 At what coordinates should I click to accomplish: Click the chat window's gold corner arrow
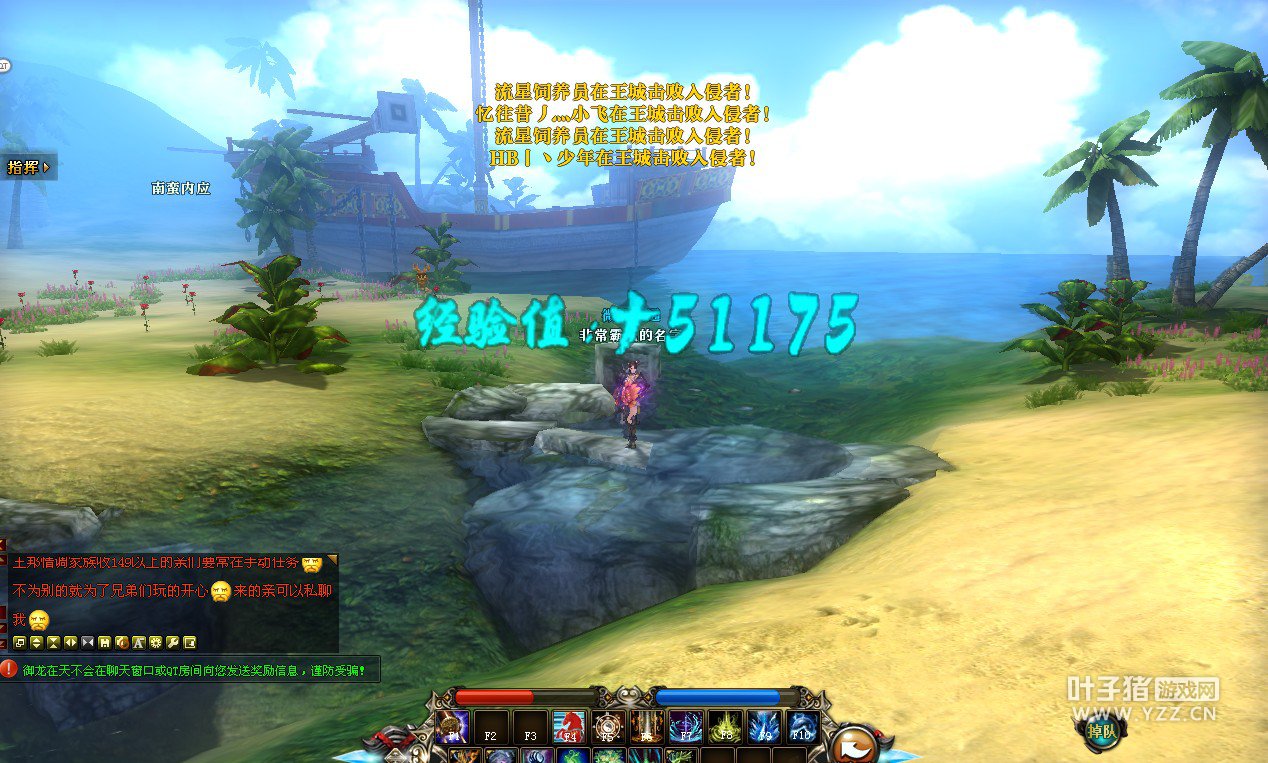pyautogui.click(x=333, y=560)
